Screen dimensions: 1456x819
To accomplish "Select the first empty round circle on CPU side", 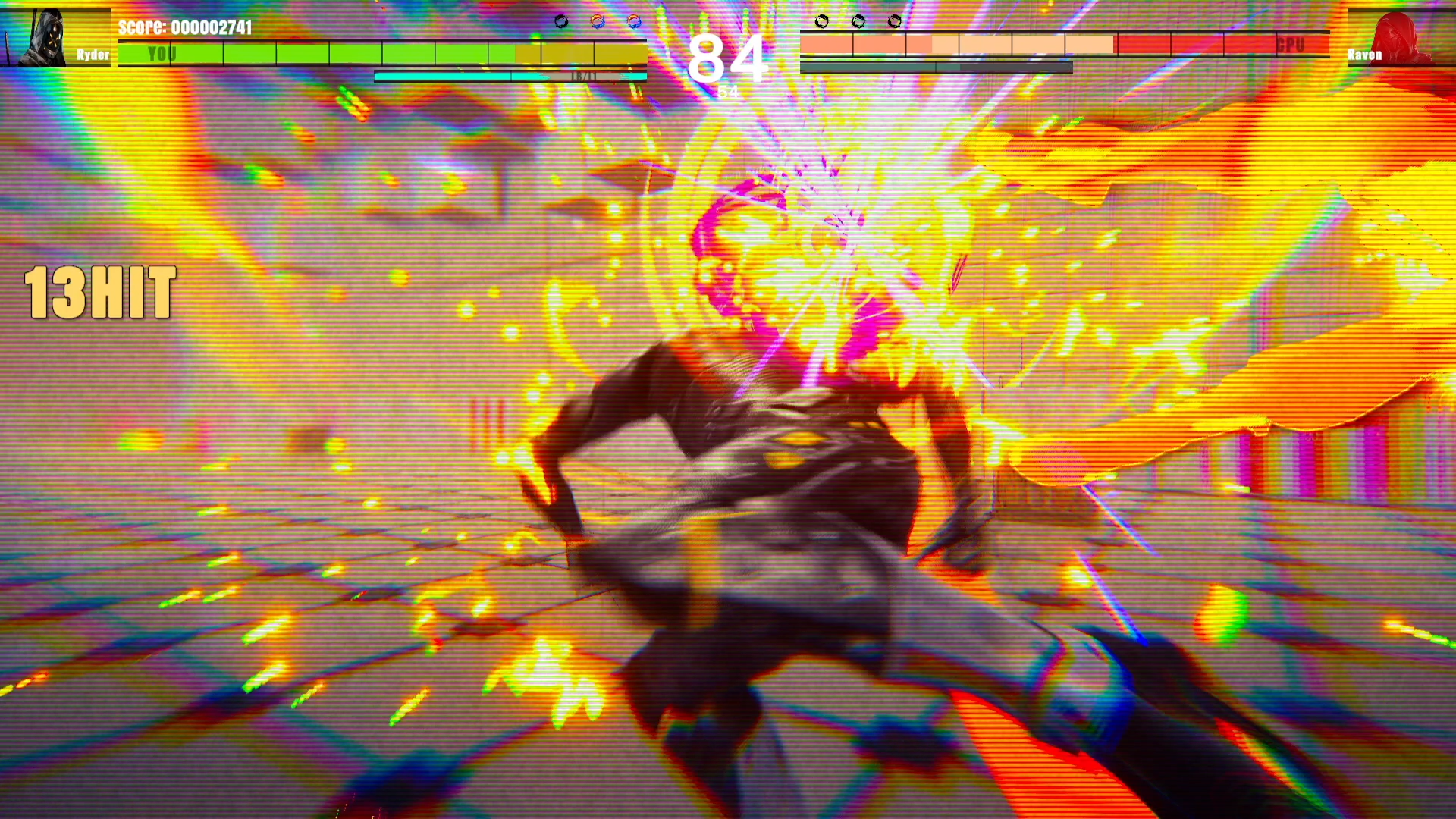I will 821,21.
